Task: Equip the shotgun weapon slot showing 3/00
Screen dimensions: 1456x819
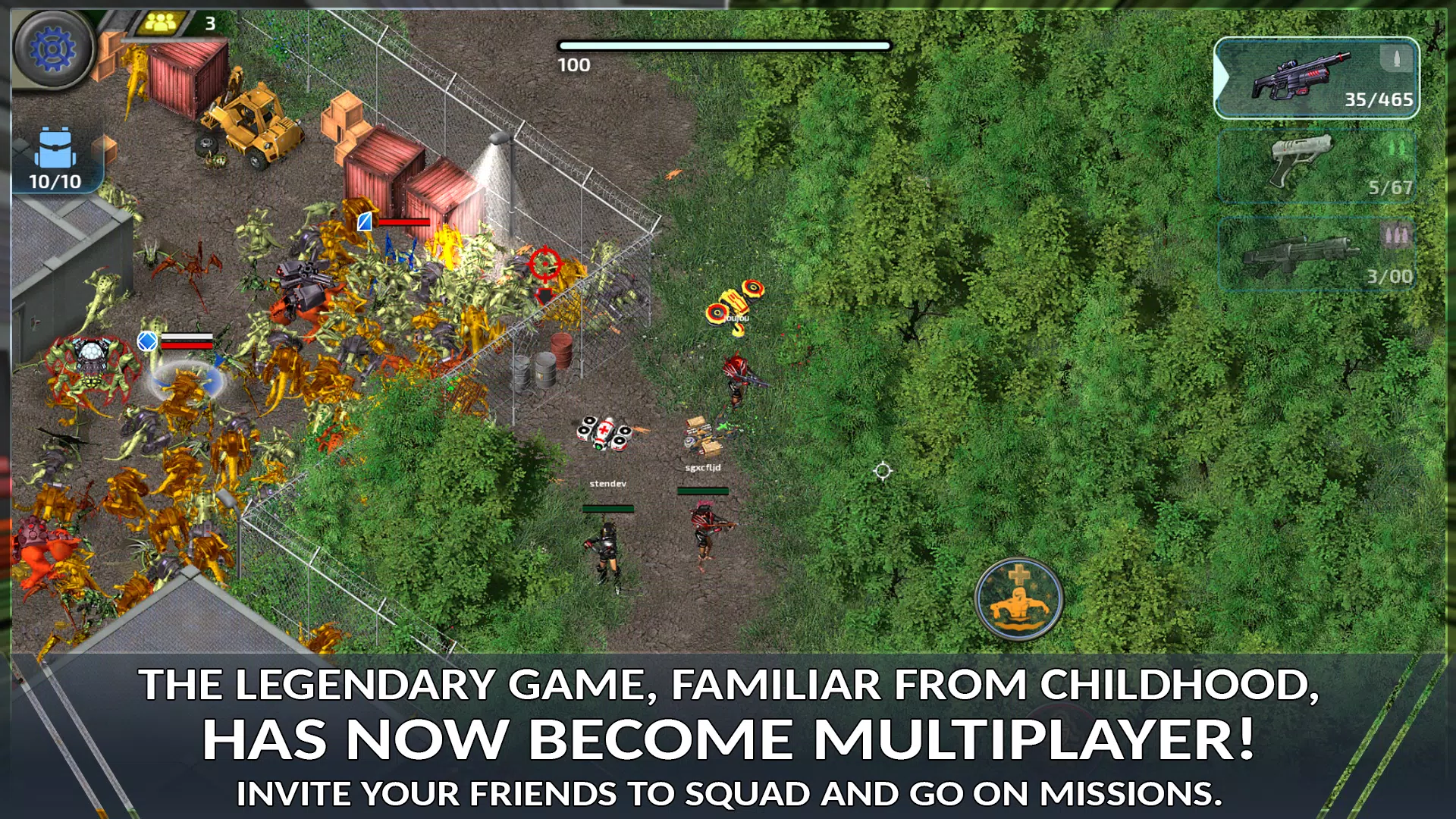Action: (x=1318, y=253)
